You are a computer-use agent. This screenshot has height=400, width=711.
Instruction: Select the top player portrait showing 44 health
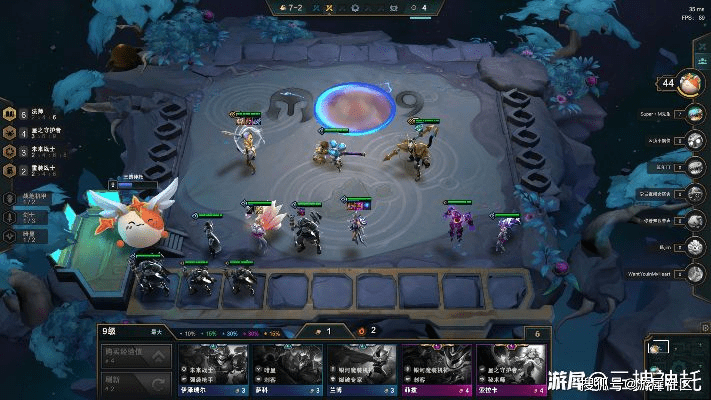688,84
